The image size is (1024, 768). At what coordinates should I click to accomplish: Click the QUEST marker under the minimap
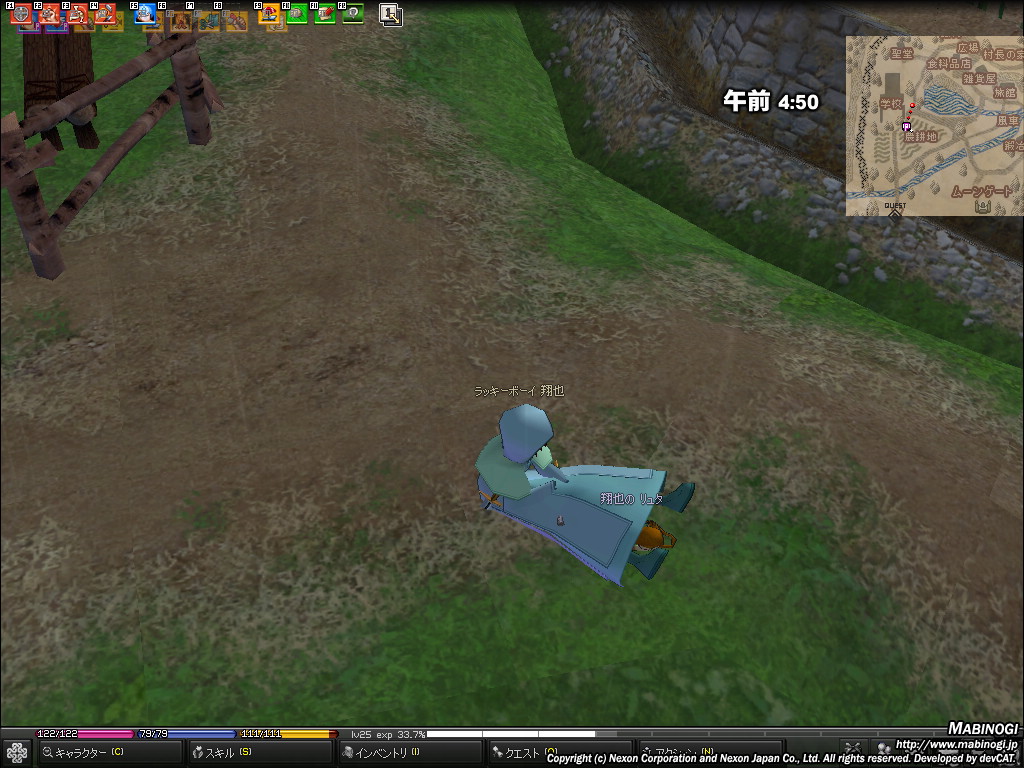[895, 209]
